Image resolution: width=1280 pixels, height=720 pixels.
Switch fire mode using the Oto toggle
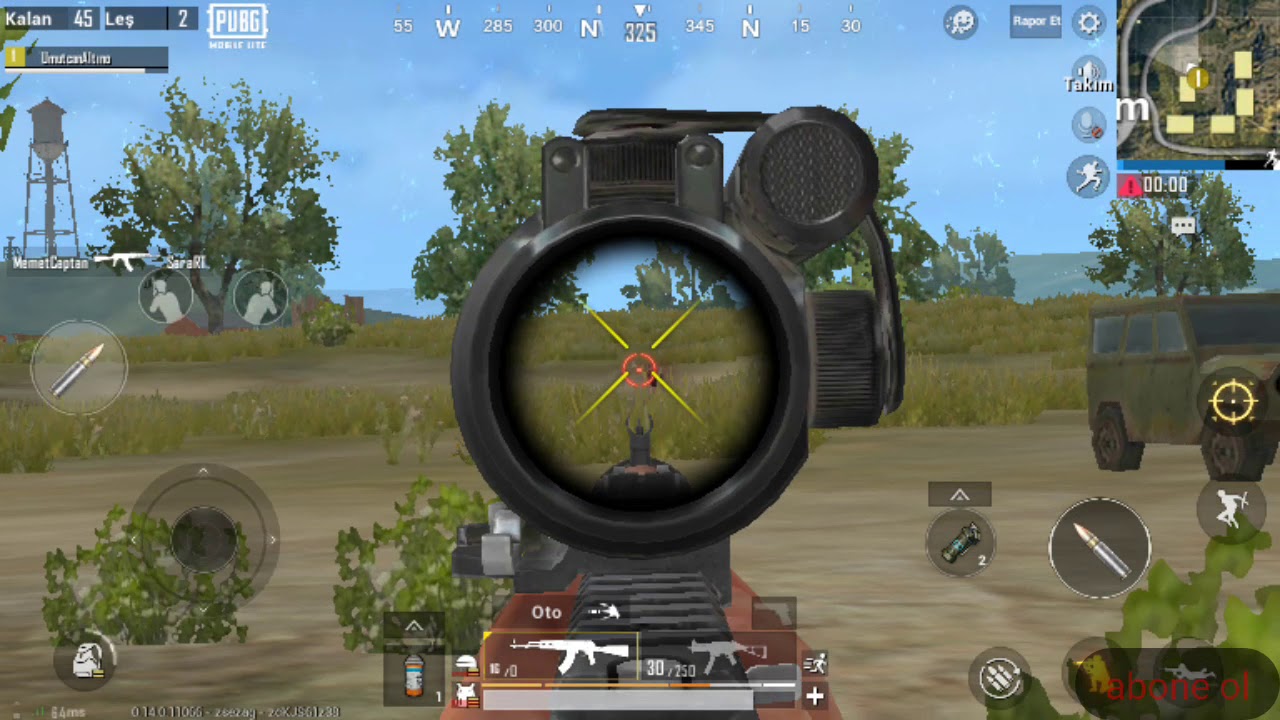click(546, 612)
